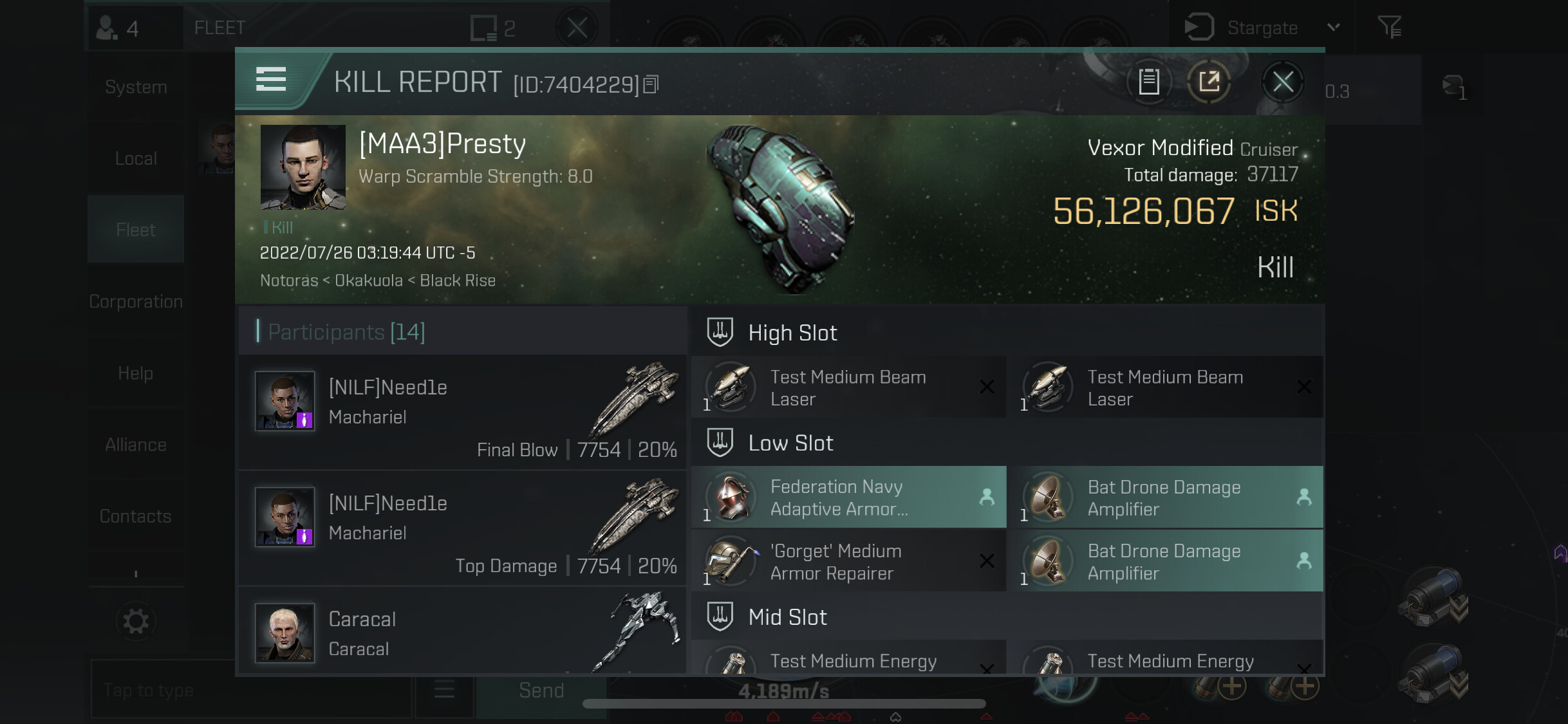
Task: Select the Alliance chat channel
Action: pyautogui.click(x=136, y=445)
